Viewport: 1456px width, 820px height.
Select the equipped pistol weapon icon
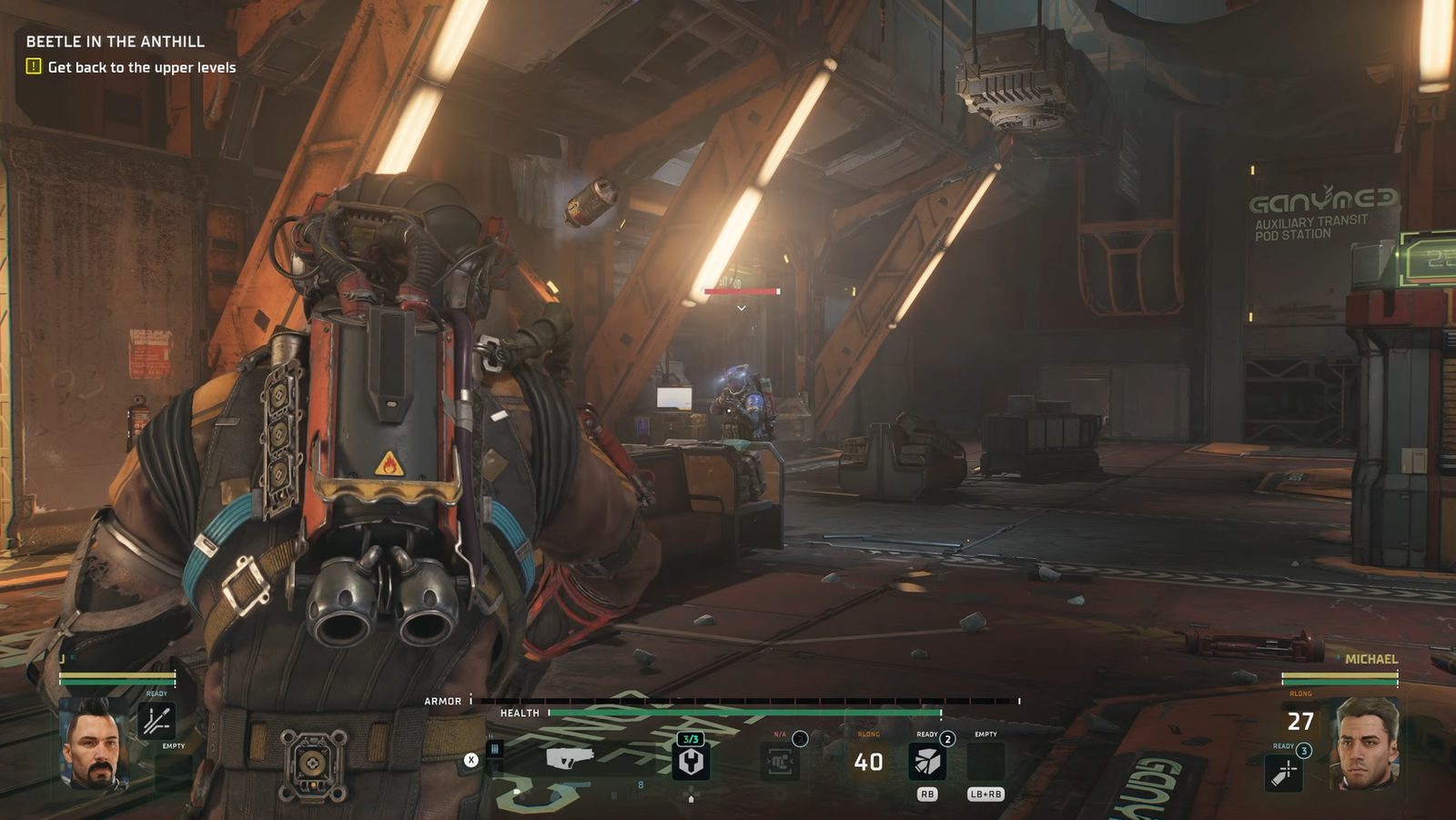(570, 757)
